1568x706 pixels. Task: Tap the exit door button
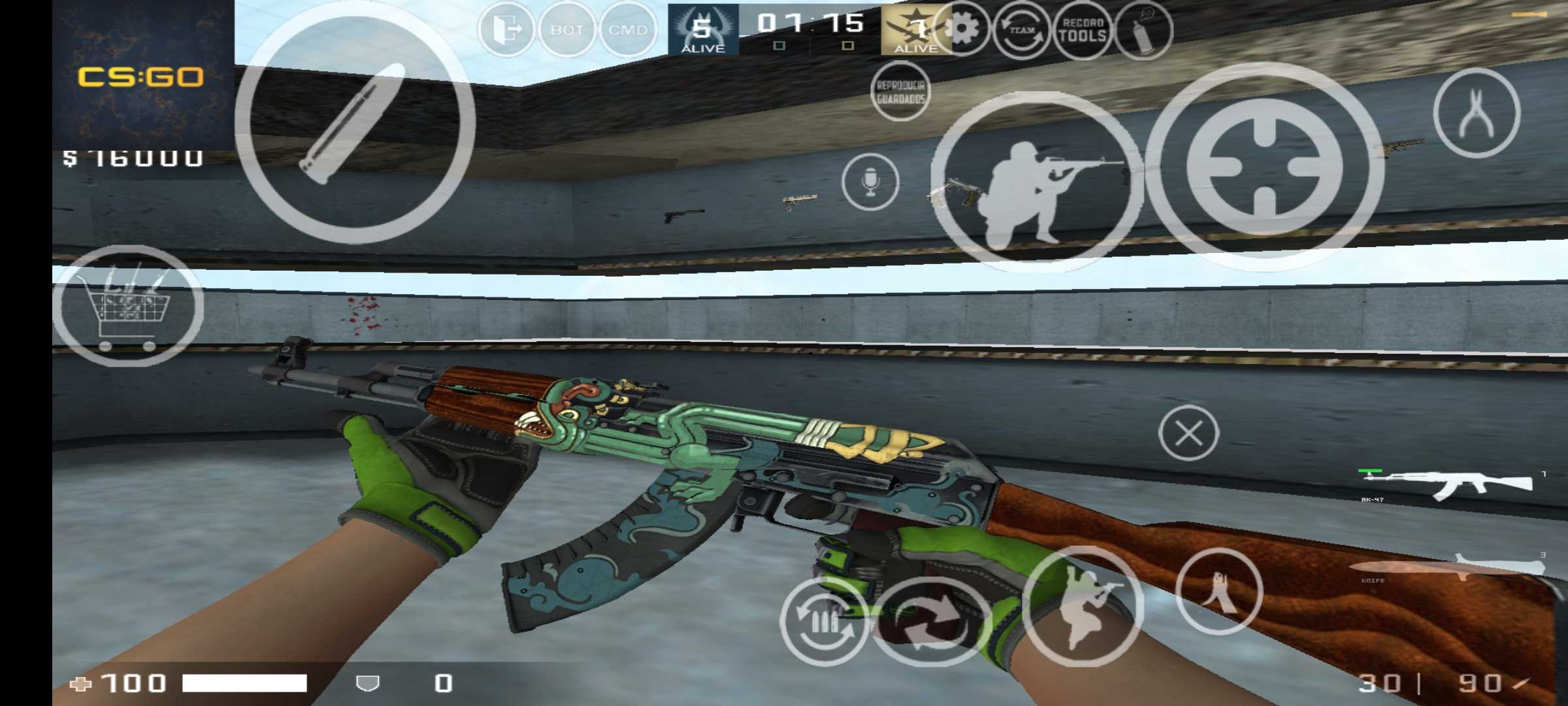point(506,30)
